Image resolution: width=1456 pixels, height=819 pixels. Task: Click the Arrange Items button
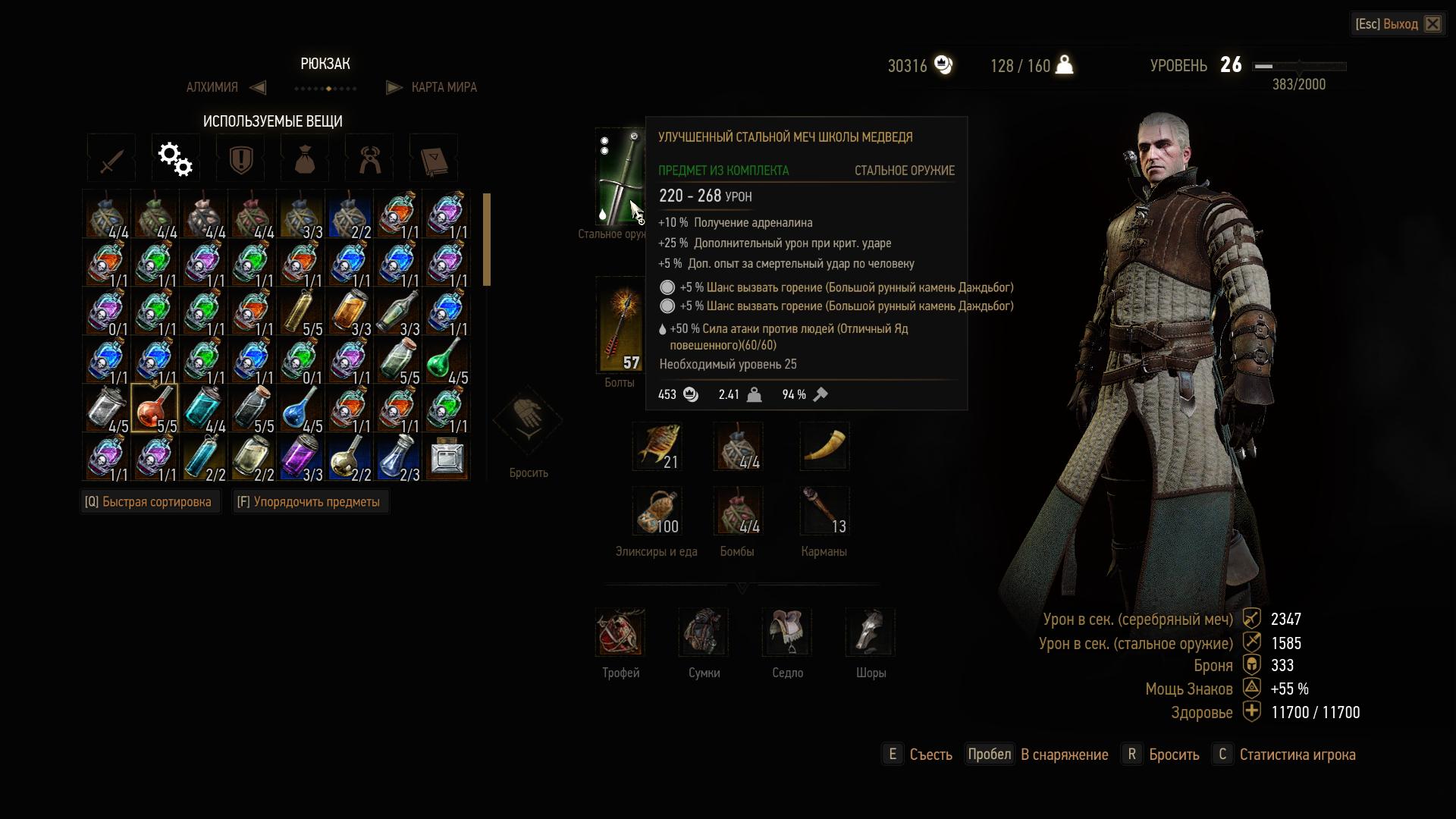[309, 502]
